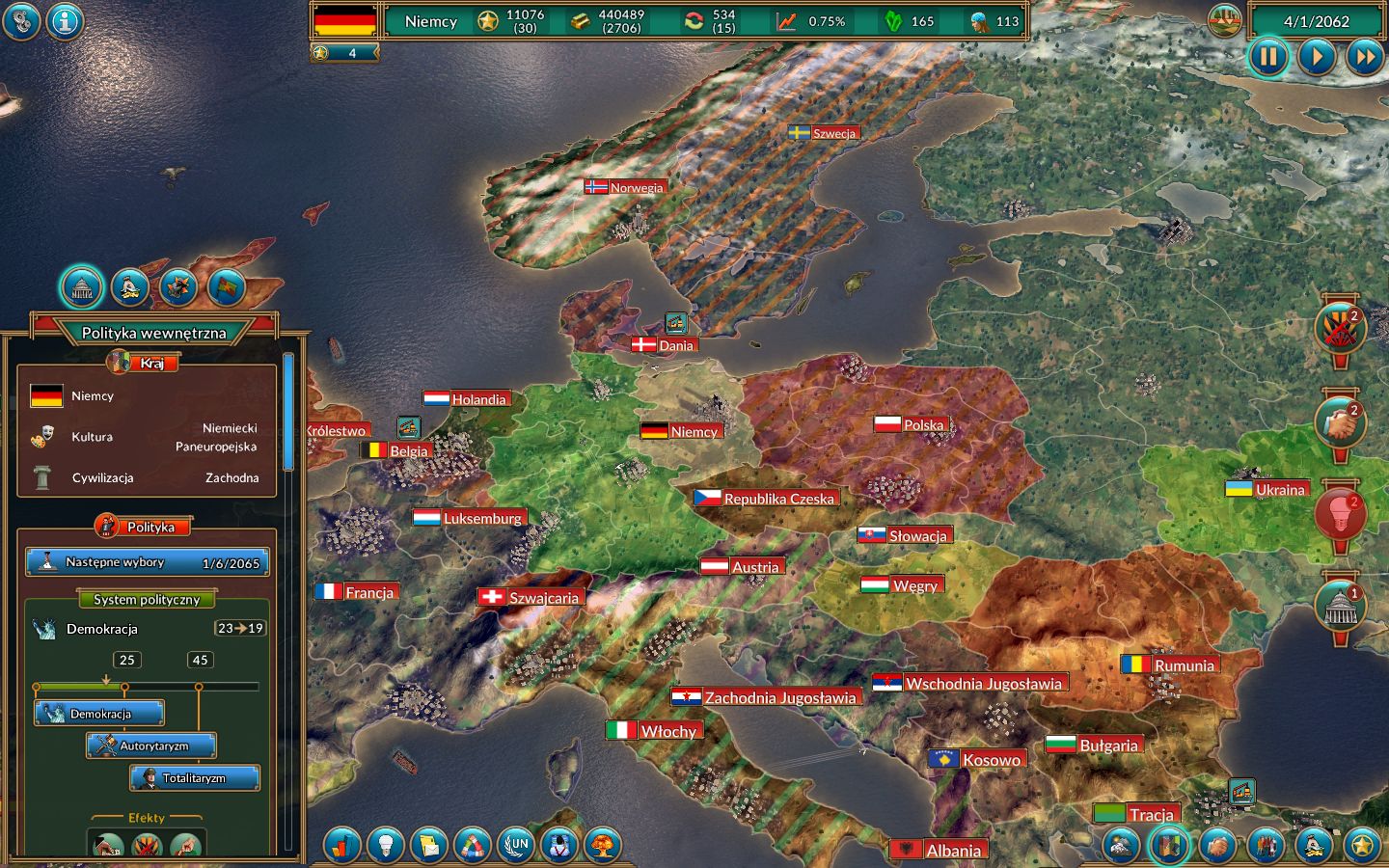Screen dimensions: 1389x868
Task: Open the diplomacy handshake panel at bottom
Action: pos(1215,847)
